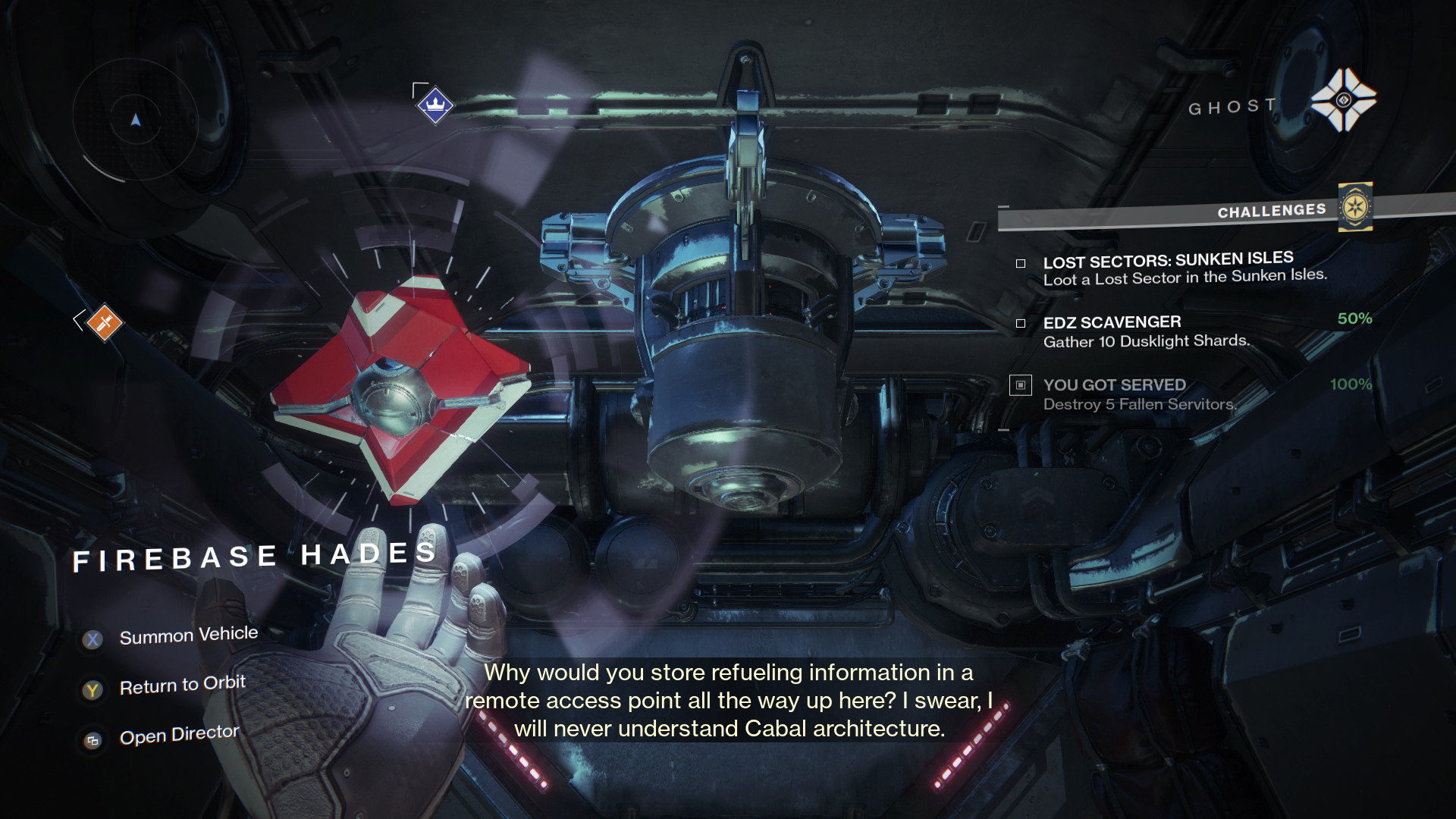The width and height of the screenshot is (1456, 819).
Task: Select the EDZ Scavenger challenge
Action: point(1145,331)
